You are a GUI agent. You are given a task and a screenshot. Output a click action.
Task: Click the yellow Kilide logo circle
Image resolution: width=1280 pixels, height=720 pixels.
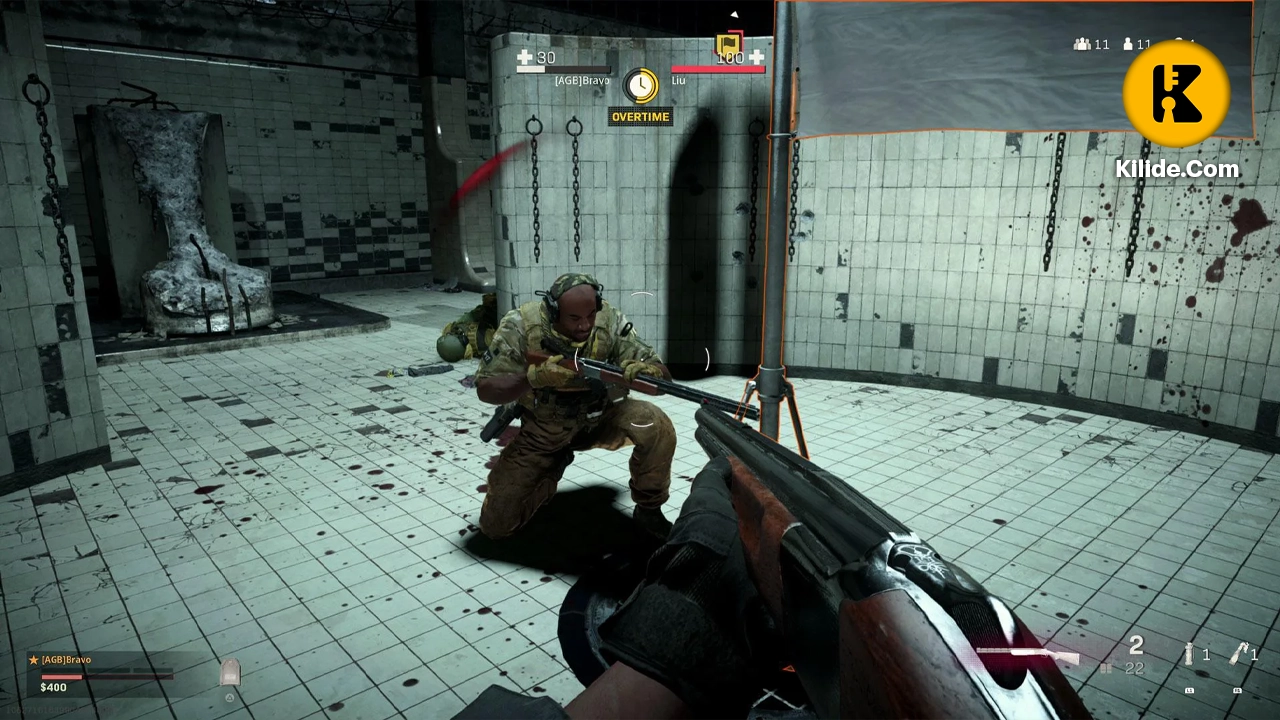(1177, 92)
